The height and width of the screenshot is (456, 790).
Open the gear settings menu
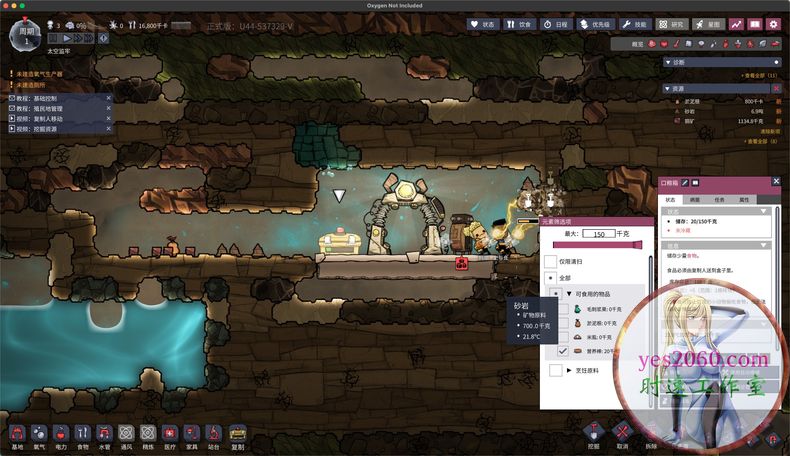(772, 24)
